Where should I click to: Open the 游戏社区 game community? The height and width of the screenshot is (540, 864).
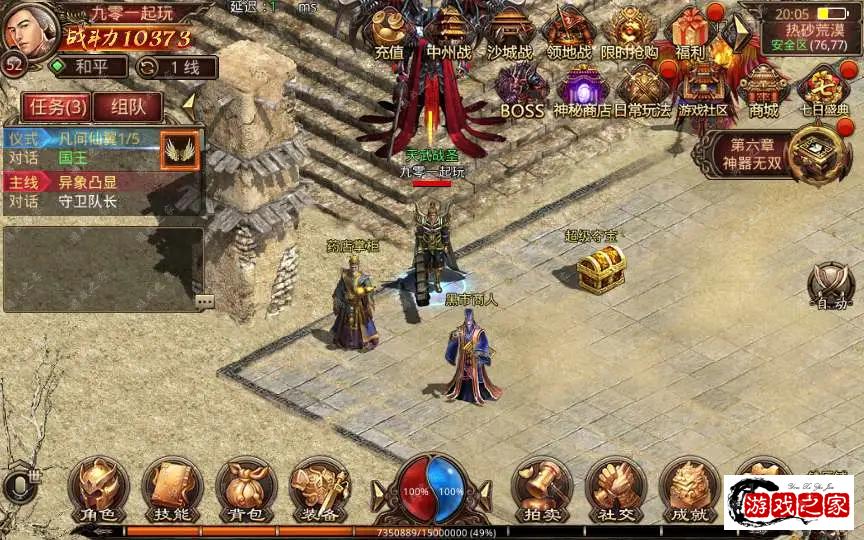point(703,90)
